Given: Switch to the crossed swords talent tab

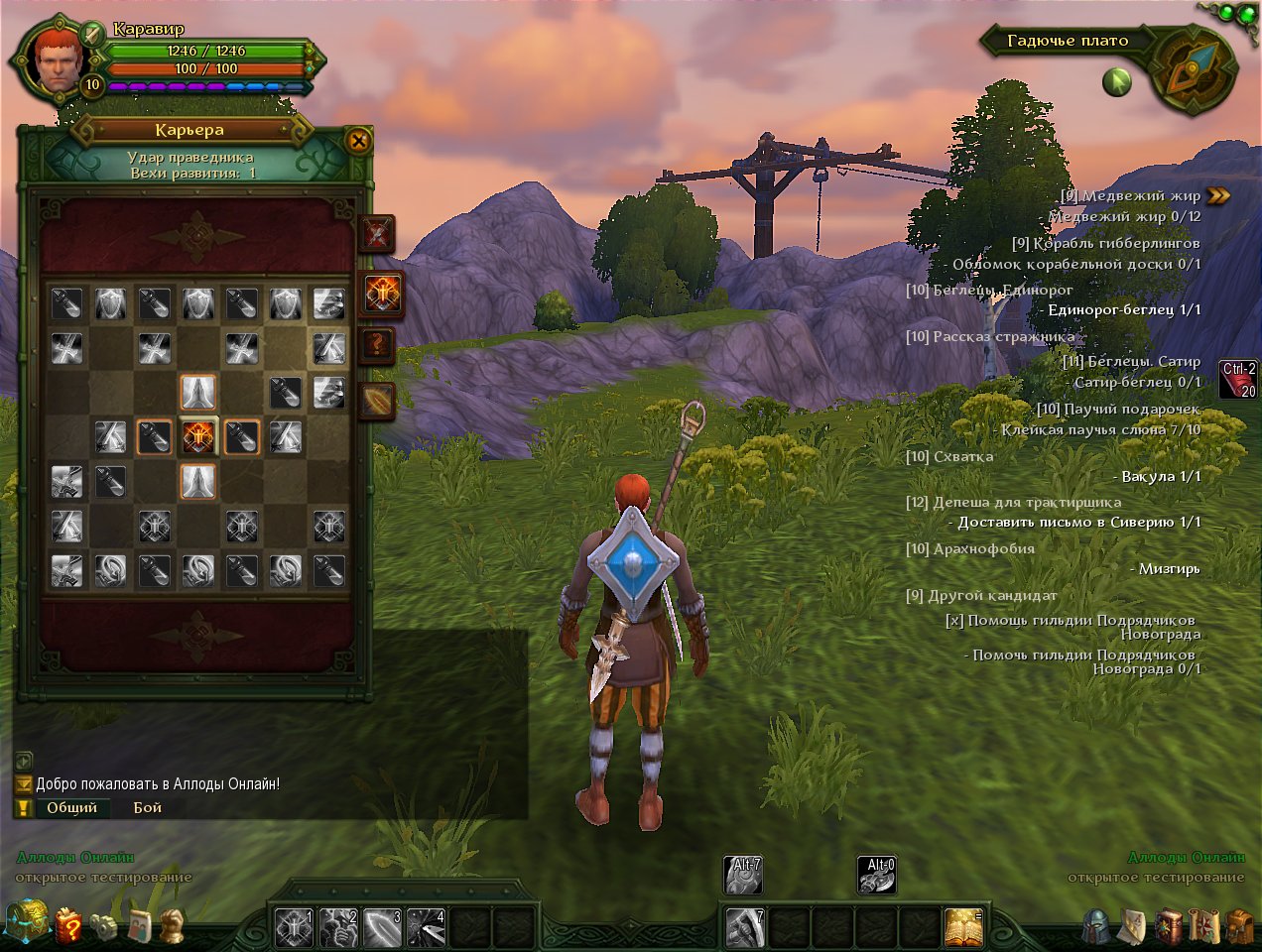Looking at the screenshot, I should (377, 235).
